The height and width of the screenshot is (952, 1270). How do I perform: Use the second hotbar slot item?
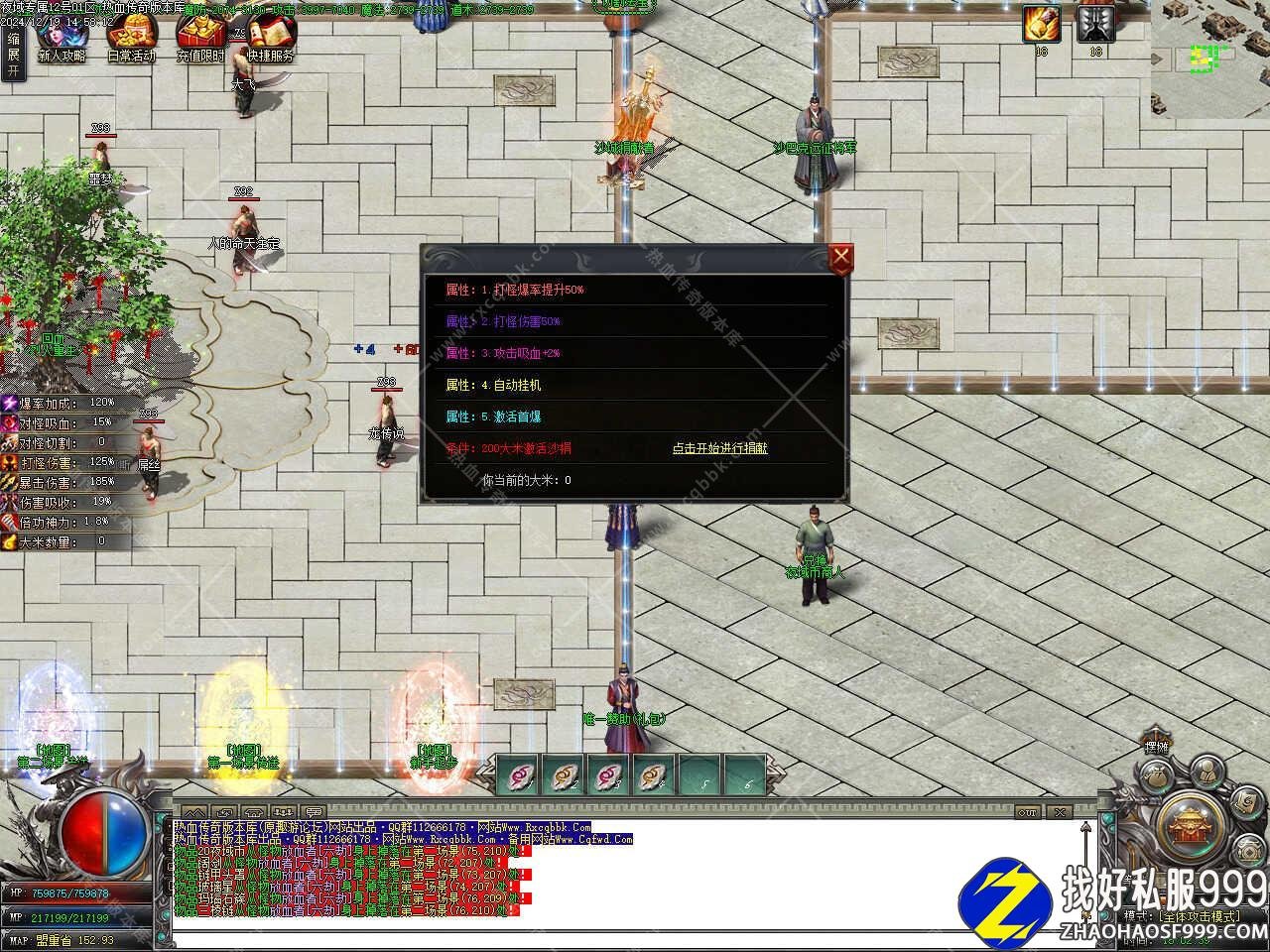[x=562, y=774]
